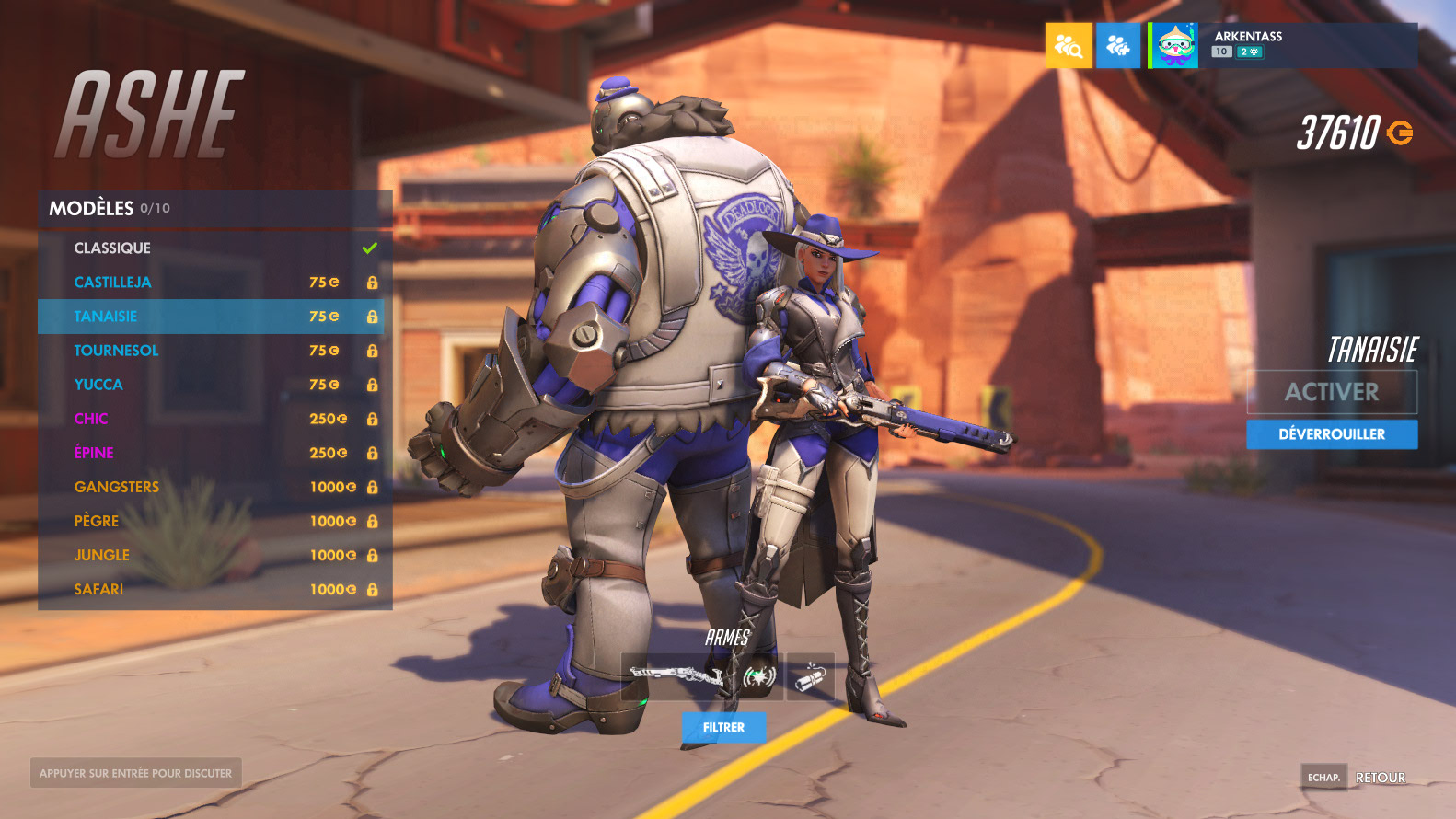
Task: Select the rifle weapon thumbnail
Action: coord(678,676)
